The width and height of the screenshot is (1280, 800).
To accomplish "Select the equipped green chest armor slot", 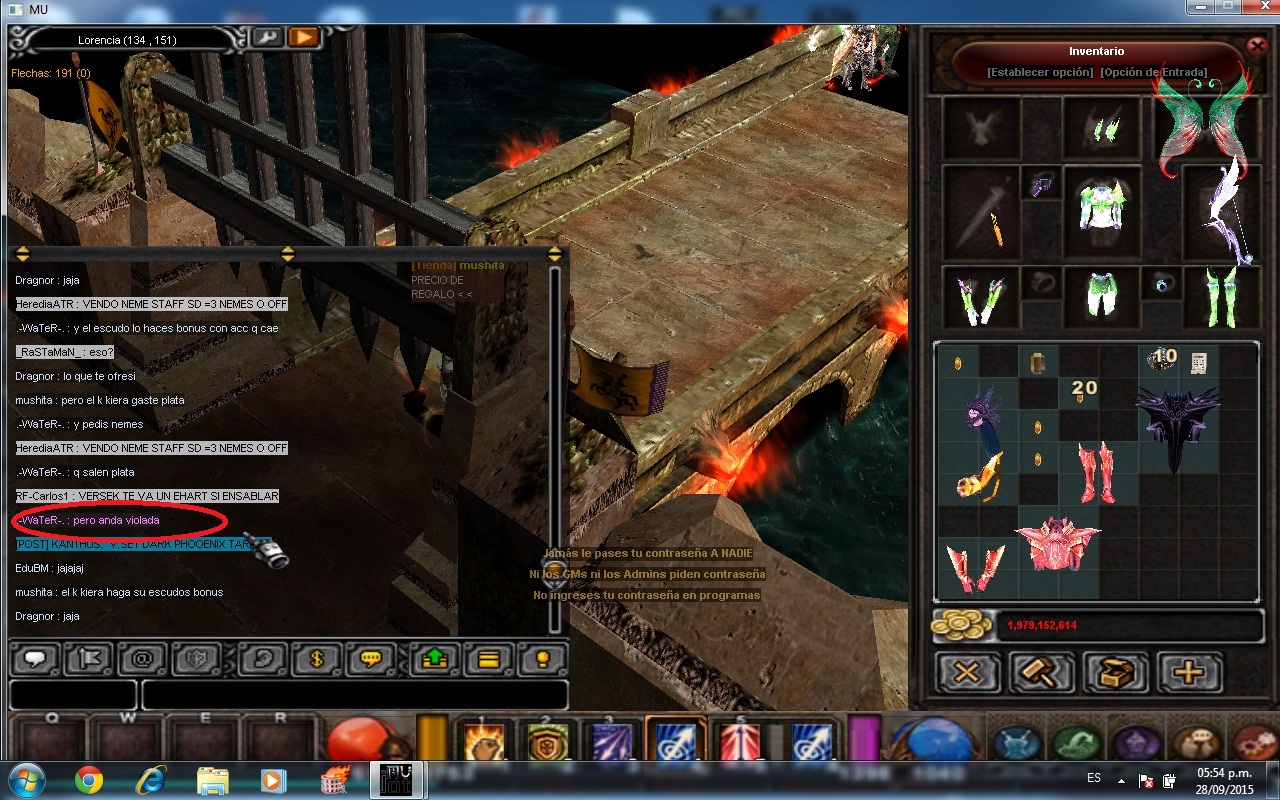I will coord(1101,205).
